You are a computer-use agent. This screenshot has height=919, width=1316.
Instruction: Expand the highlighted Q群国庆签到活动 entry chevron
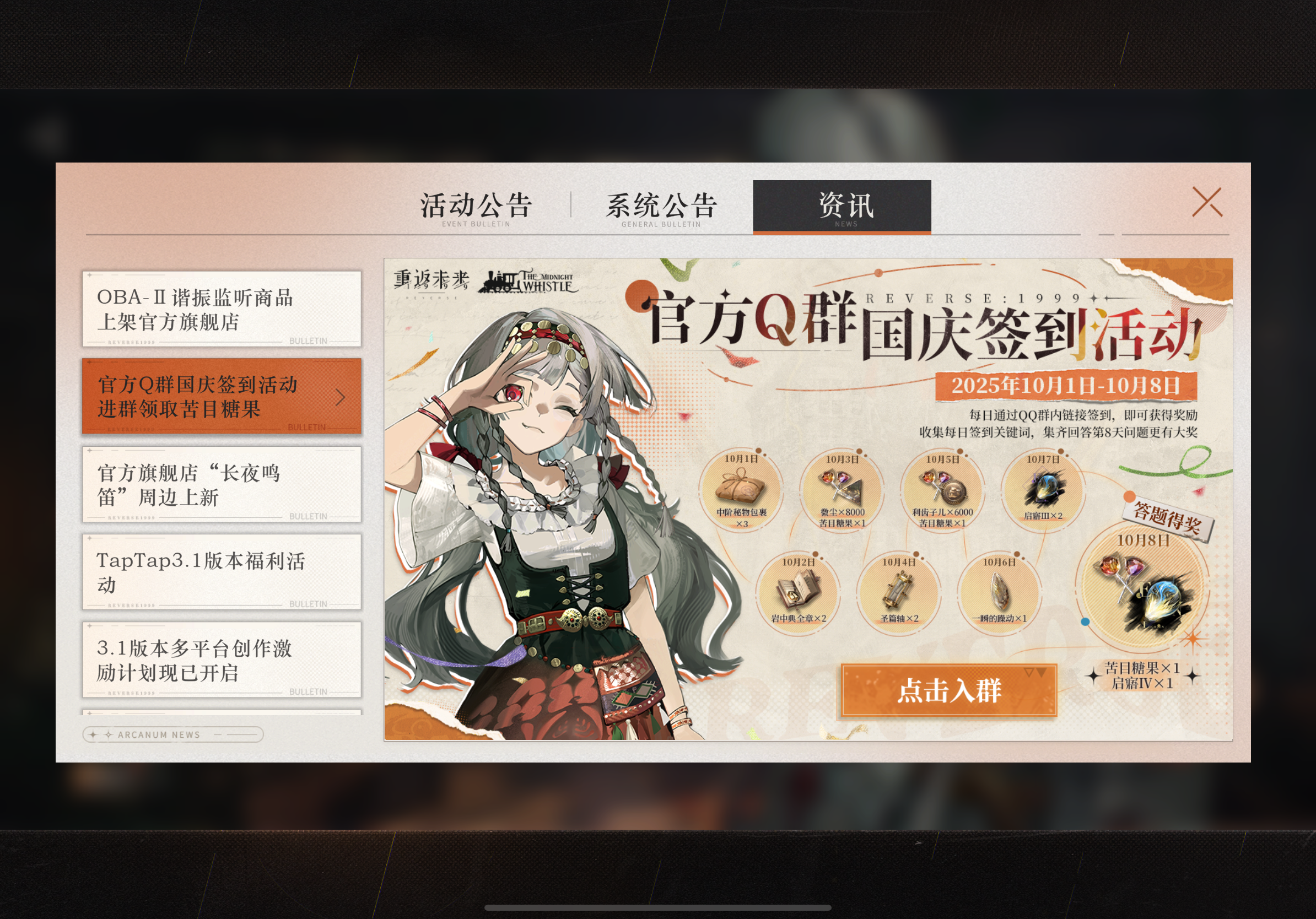pos(341,398)
